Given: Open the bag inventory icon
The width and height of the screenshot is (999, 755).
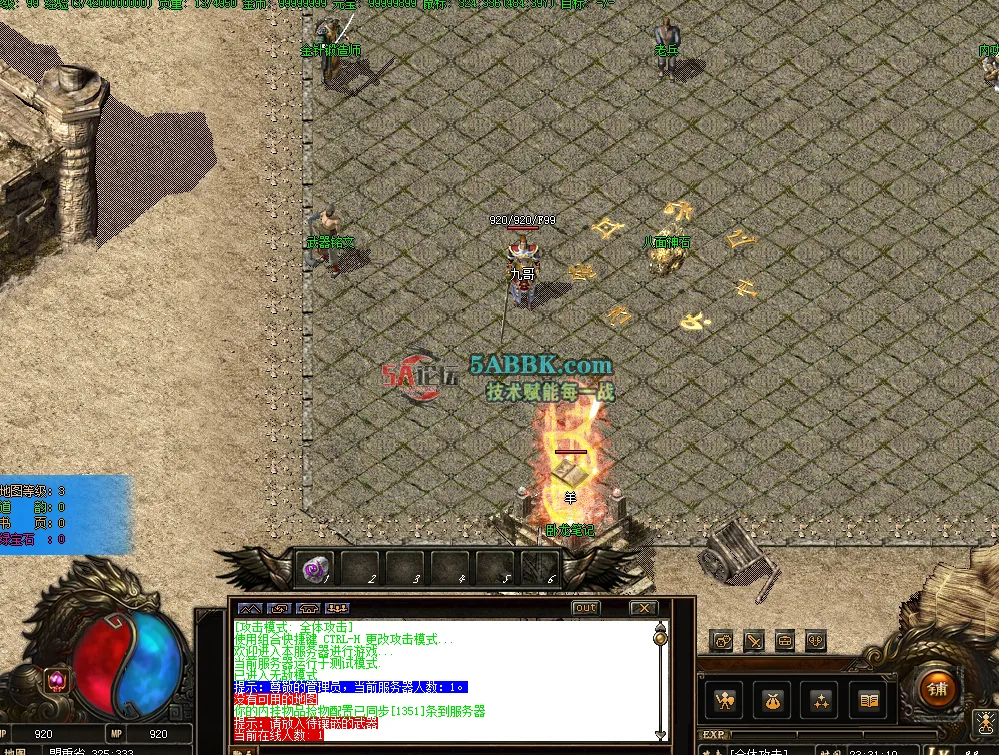Looking at the screenshot, I should [x=772, y=701].
